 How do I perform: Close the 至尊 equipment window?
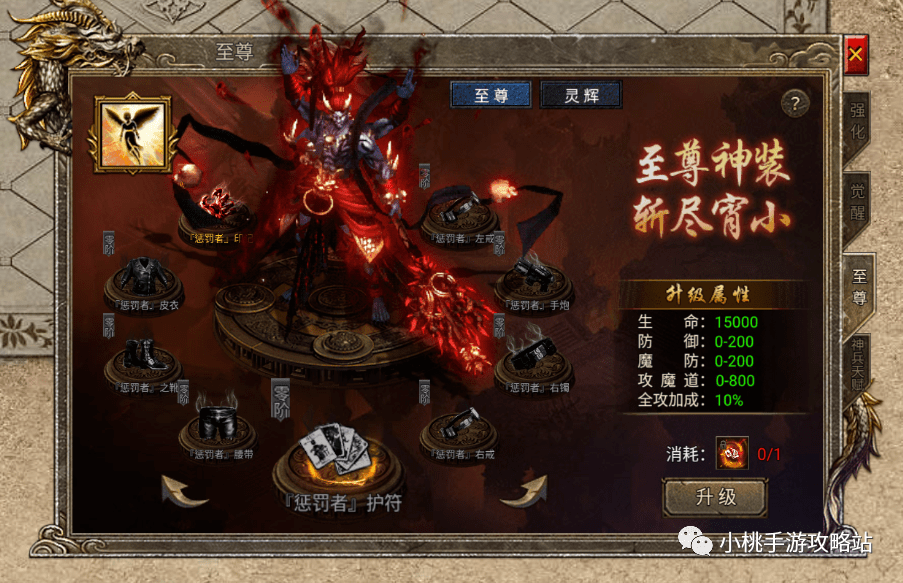(x=855, y=58)
